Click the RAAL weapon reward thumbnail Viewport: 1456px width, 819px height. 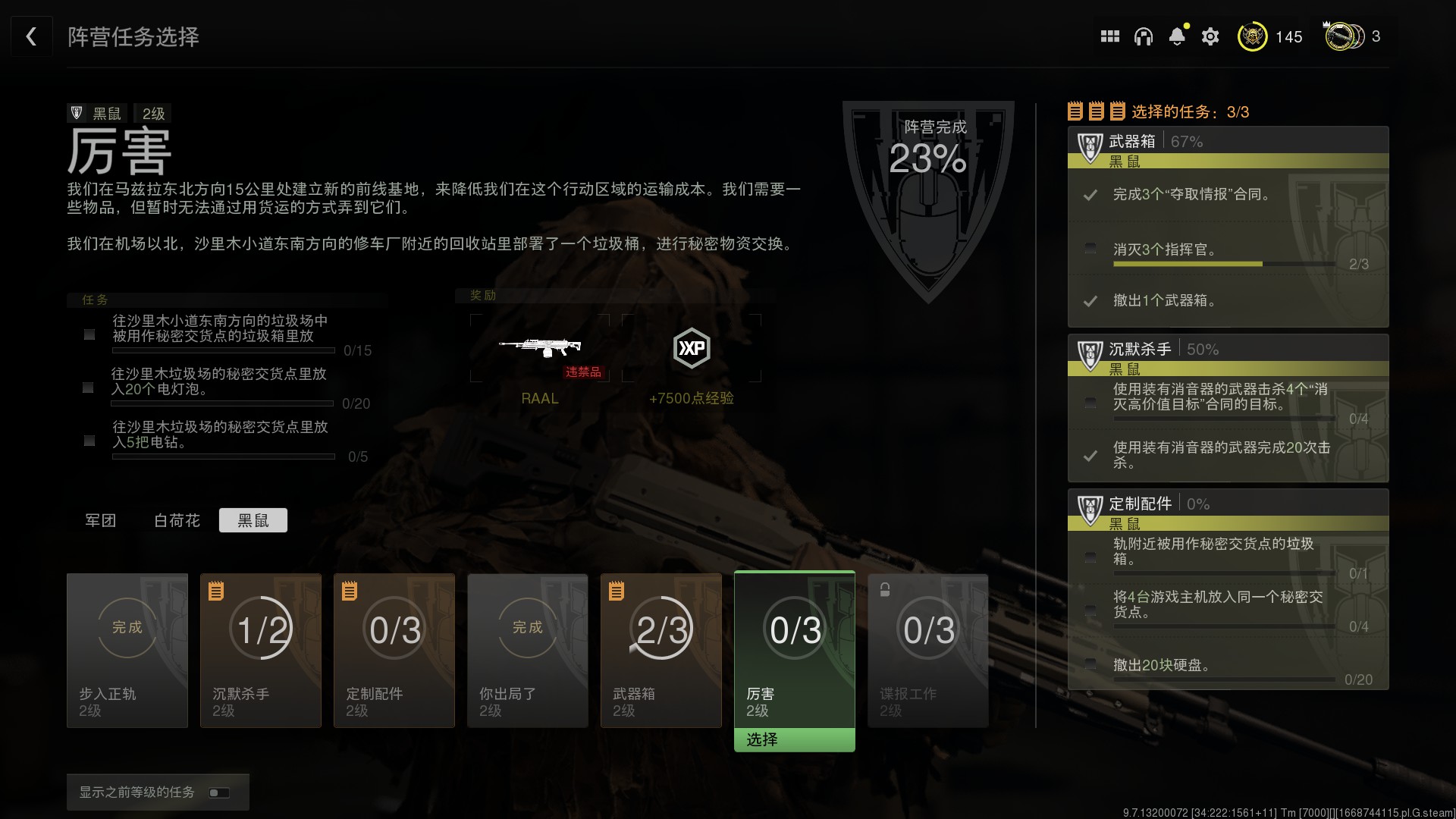click(540, 347)
